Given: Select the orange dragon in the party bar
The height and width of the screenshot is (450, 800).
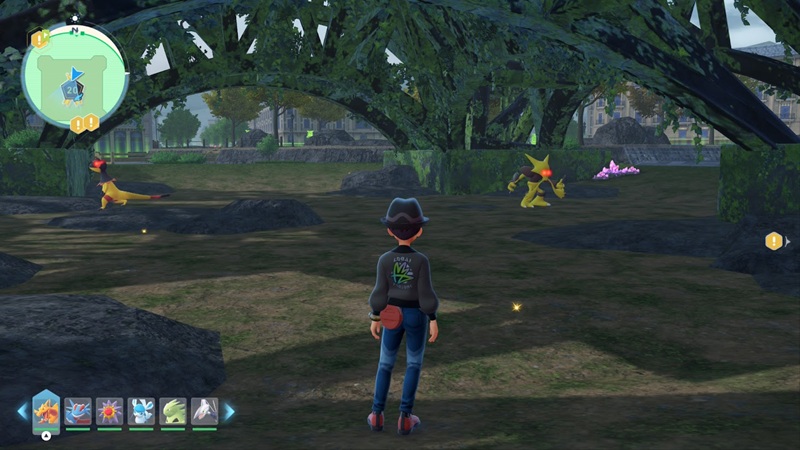Looking at the screenshot, I should click(46, 410).
